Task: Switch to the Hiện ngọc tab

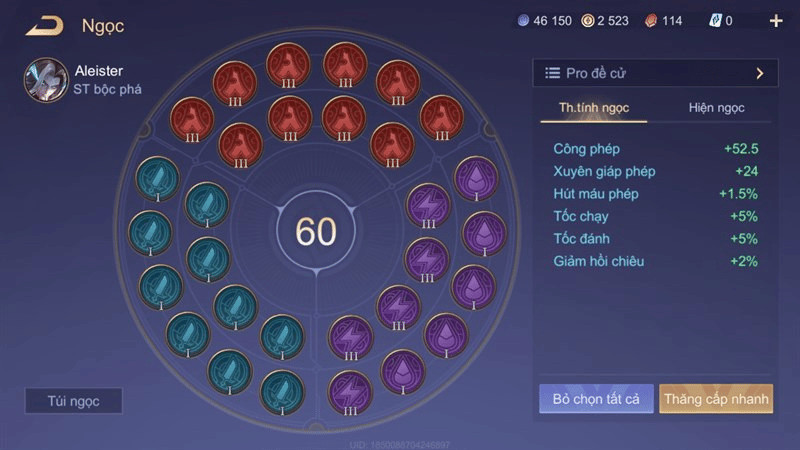Action: 716,108
